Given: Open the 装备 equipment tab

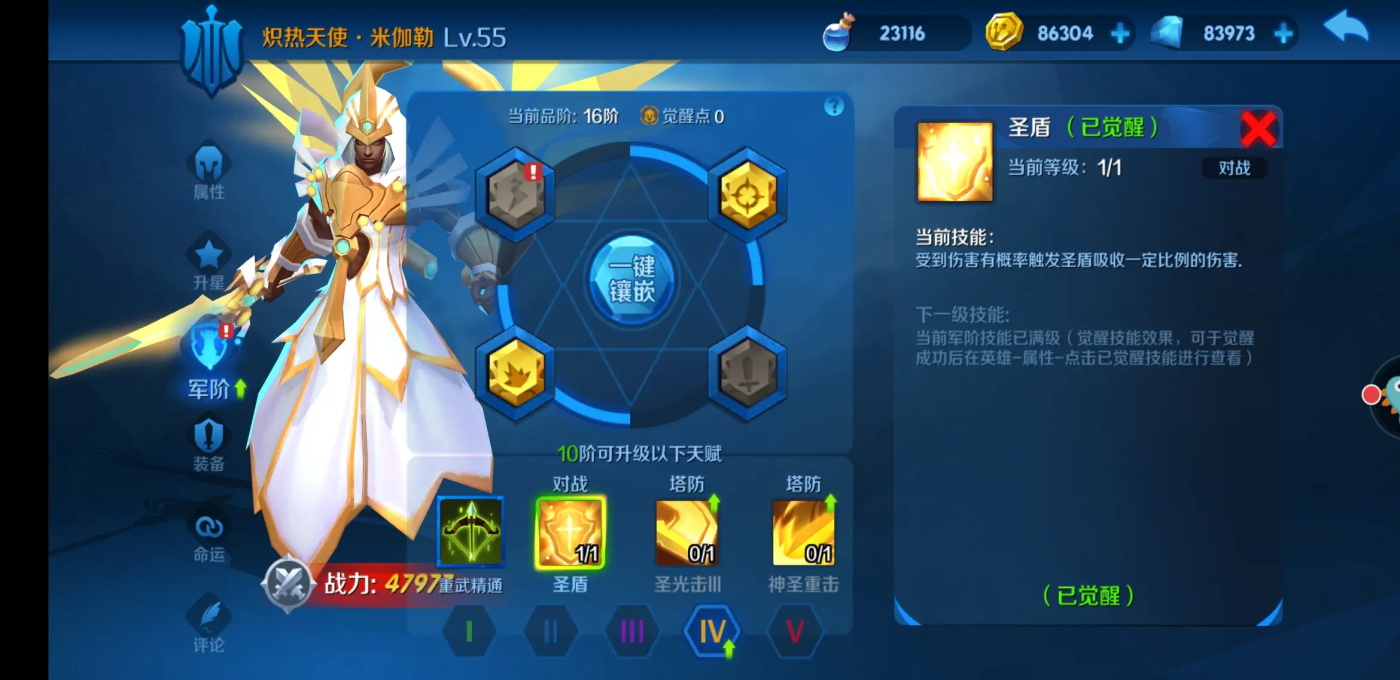Looking at the screenshot, I should tap(209, 445).
